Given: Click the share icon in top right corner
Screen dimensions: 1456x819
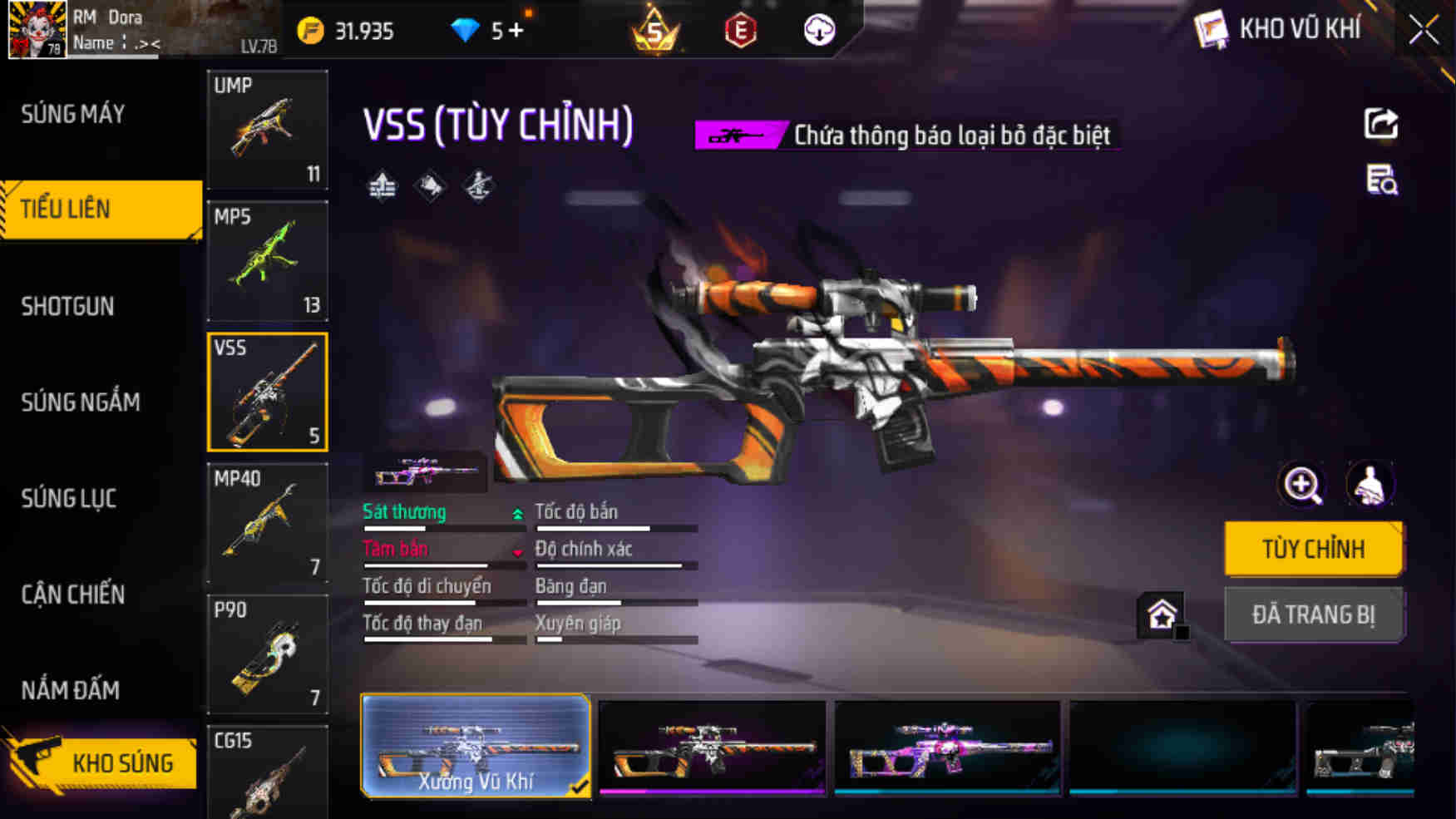Looking at the screenshot, I should 1380,122.
